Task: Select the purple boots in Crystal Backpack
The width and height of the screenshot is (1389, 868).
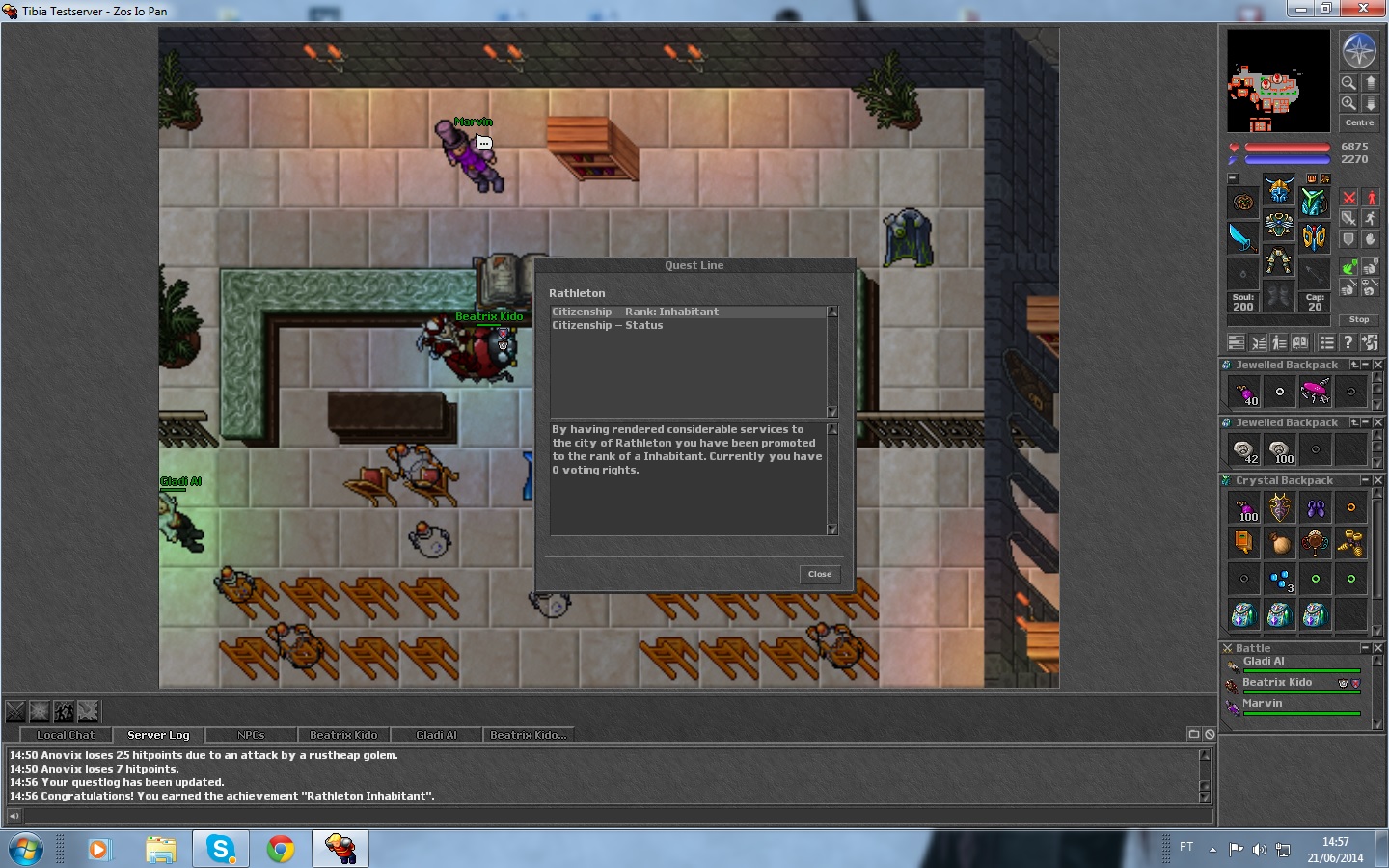Action: (1316, 507)
